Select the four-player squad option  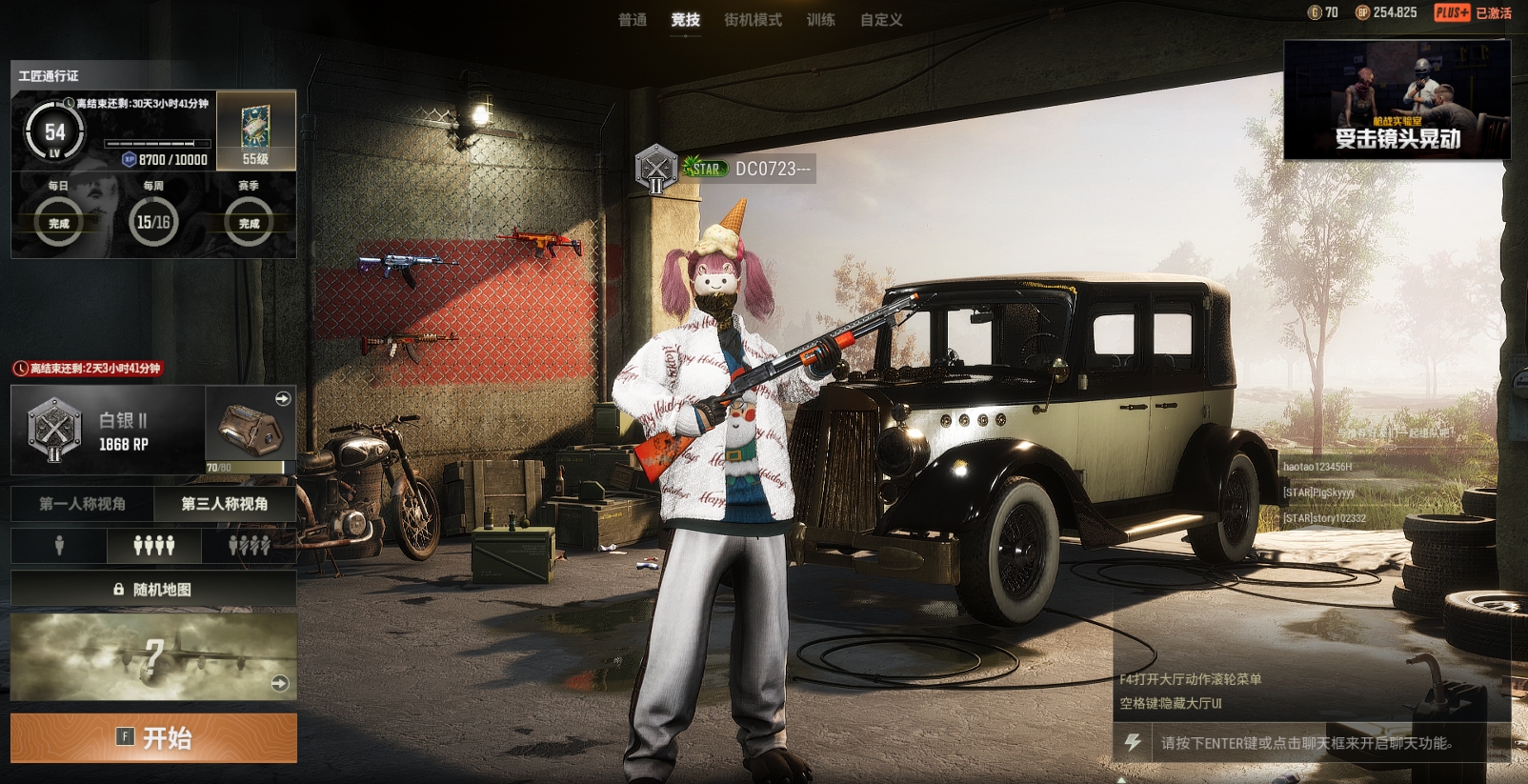(153, 546)
